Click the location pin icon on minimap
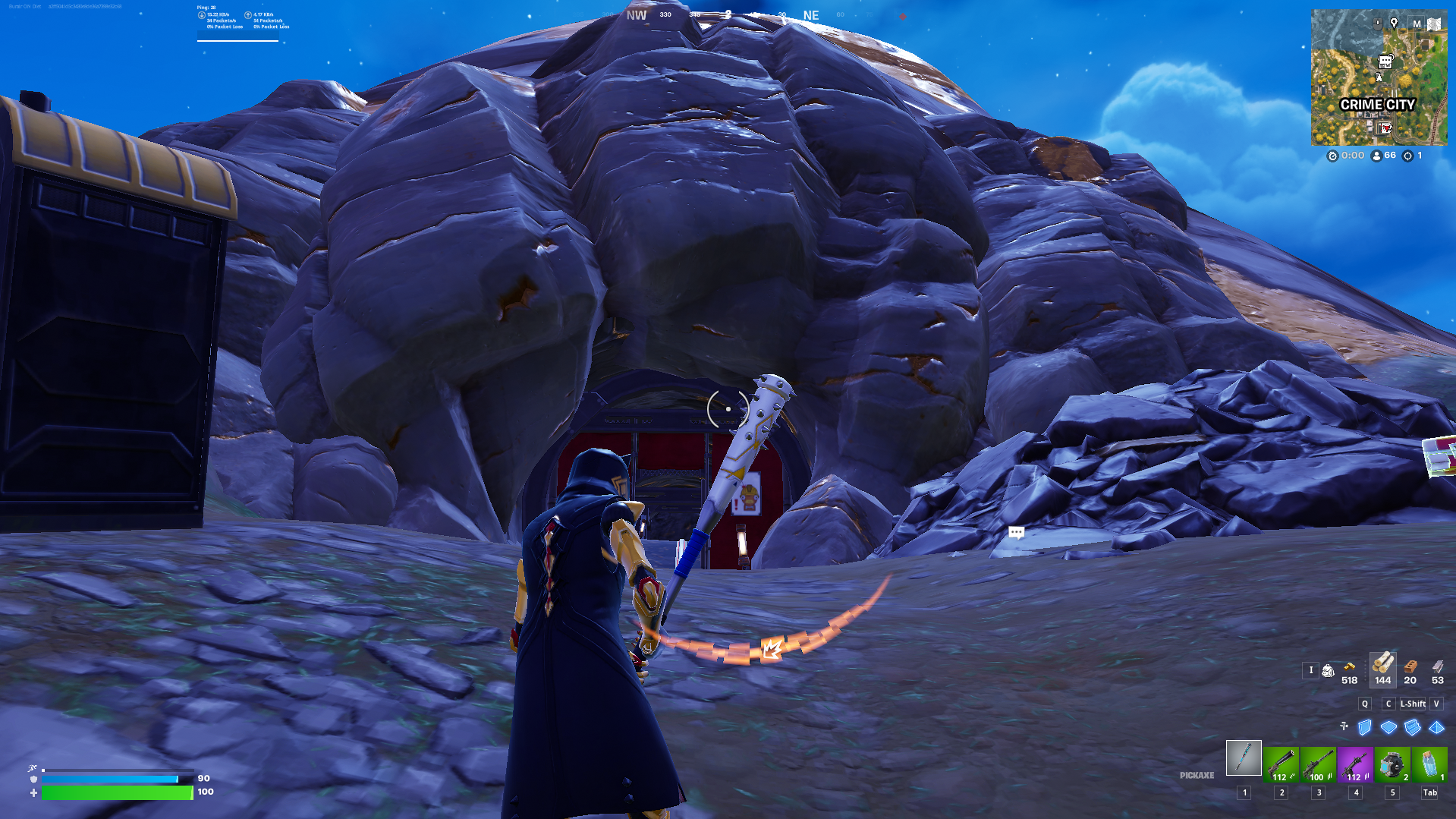Screen dimensions: 1456x819 [x=1394, y=24]
